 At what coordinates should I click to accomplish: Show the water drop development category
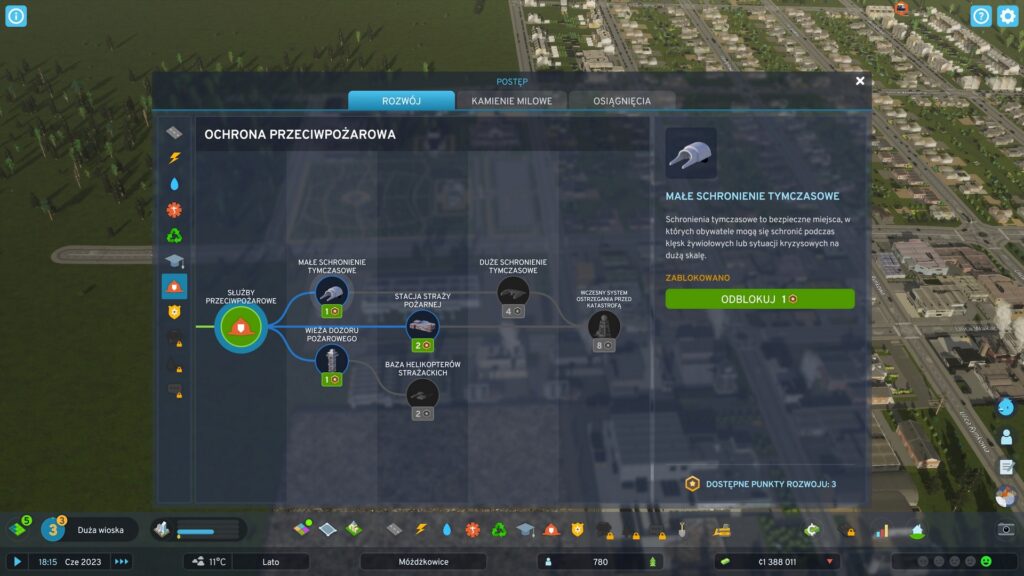[x=174, y=184]
